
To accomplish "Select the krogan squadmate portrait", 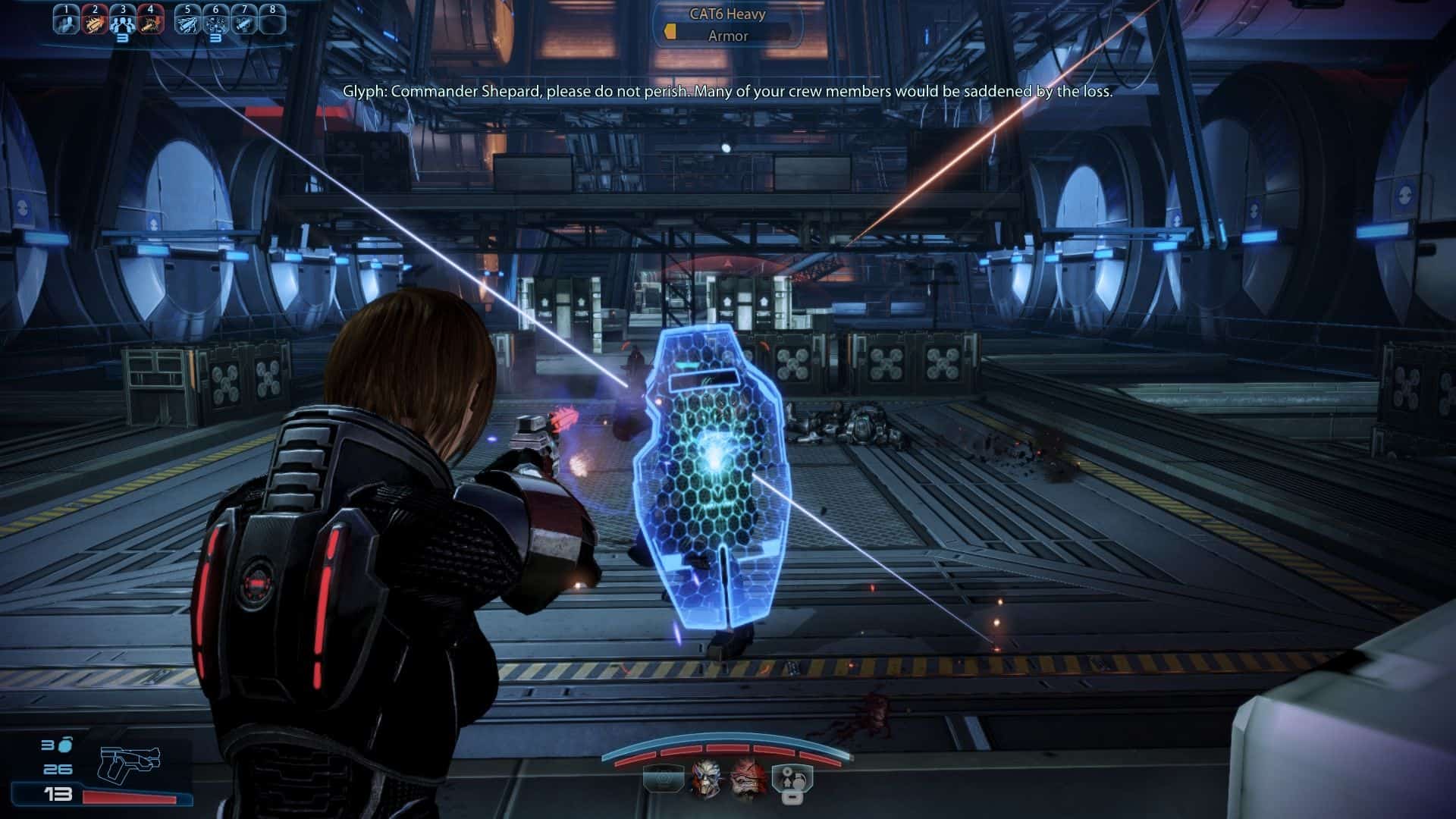I will point(748,780).
